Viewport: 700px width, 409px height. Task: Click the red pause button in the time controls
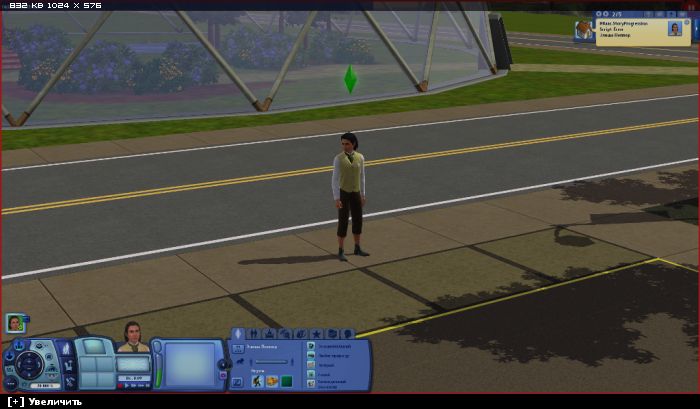tap(122, 385)
